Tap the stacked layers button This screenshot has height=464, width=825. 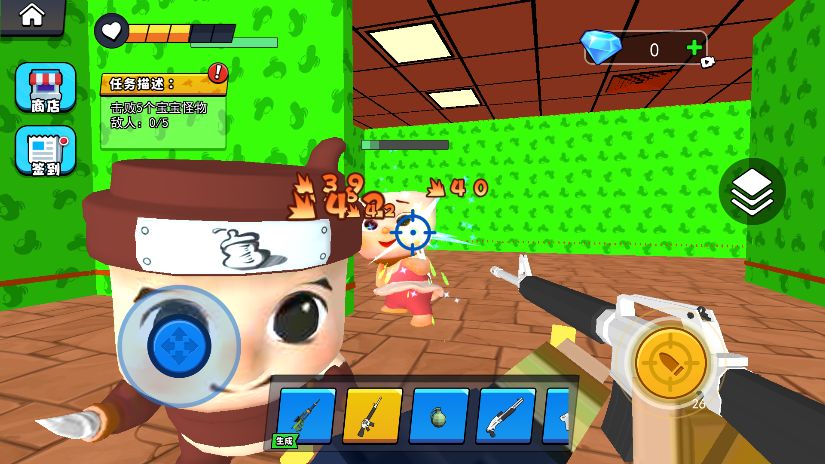751,191
